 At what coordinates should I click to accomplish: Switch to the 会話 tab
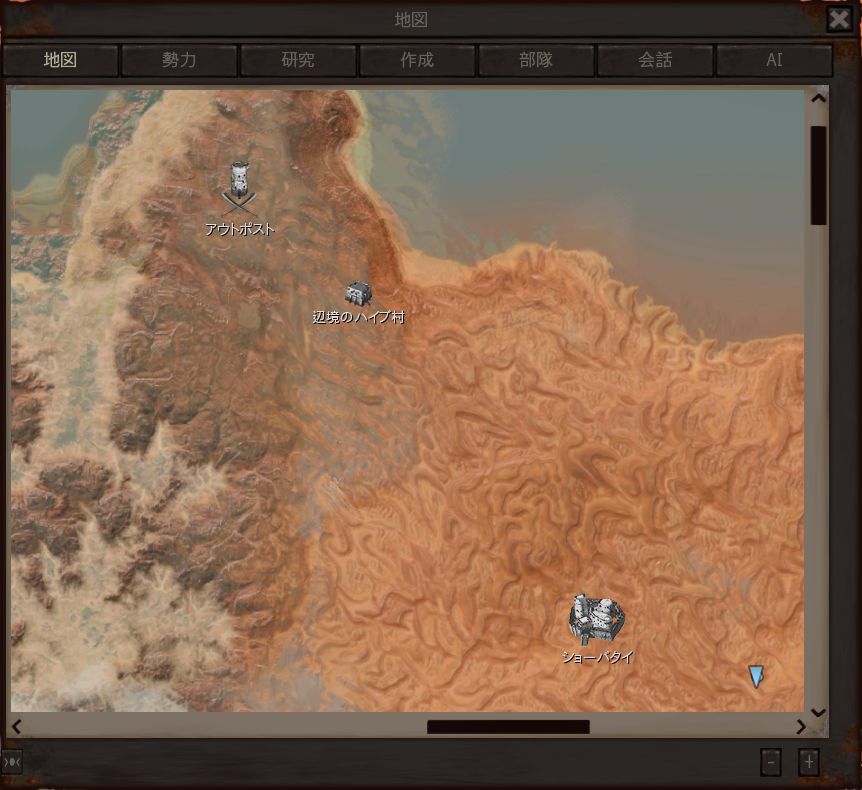coord(655,60)
